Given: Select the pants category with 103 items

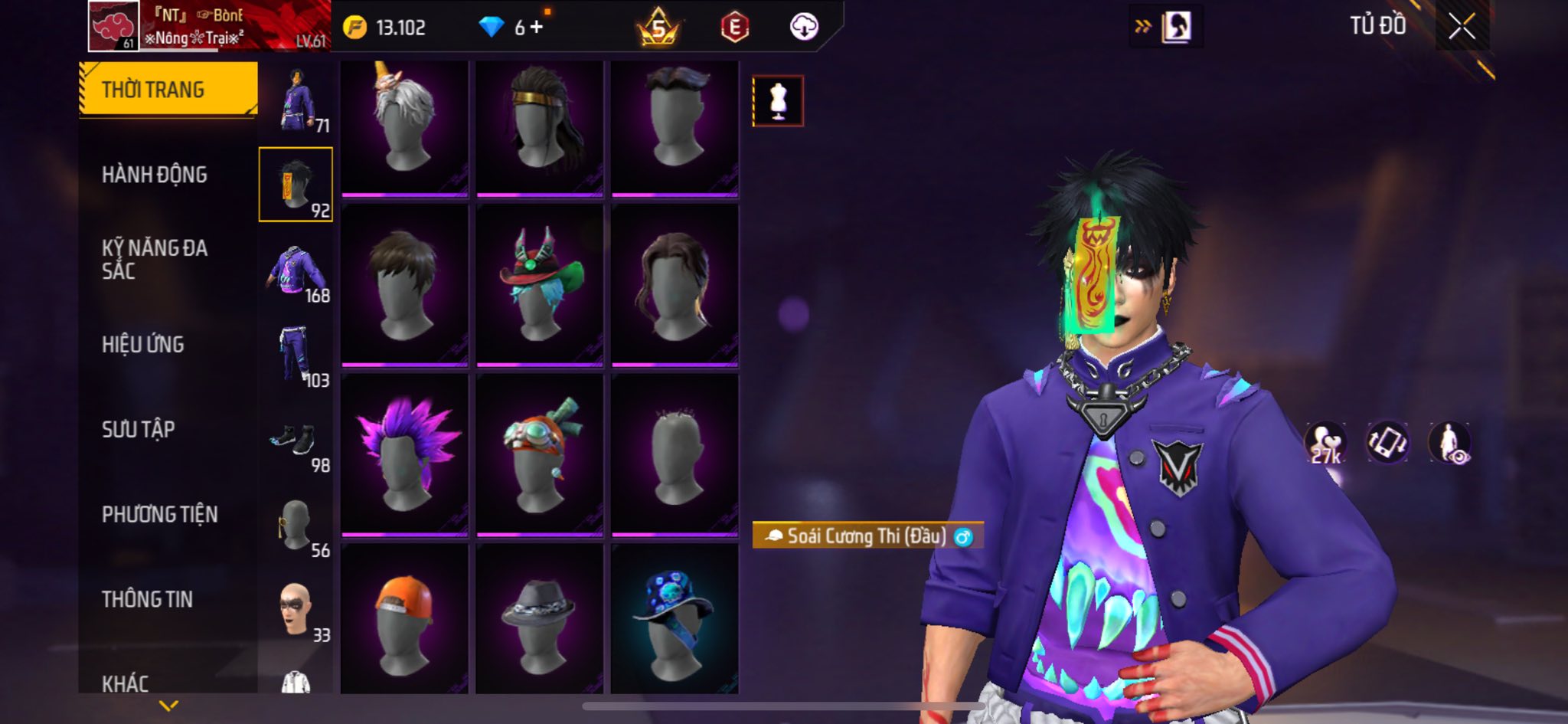Looking at the screenshot, I should 296,355.
